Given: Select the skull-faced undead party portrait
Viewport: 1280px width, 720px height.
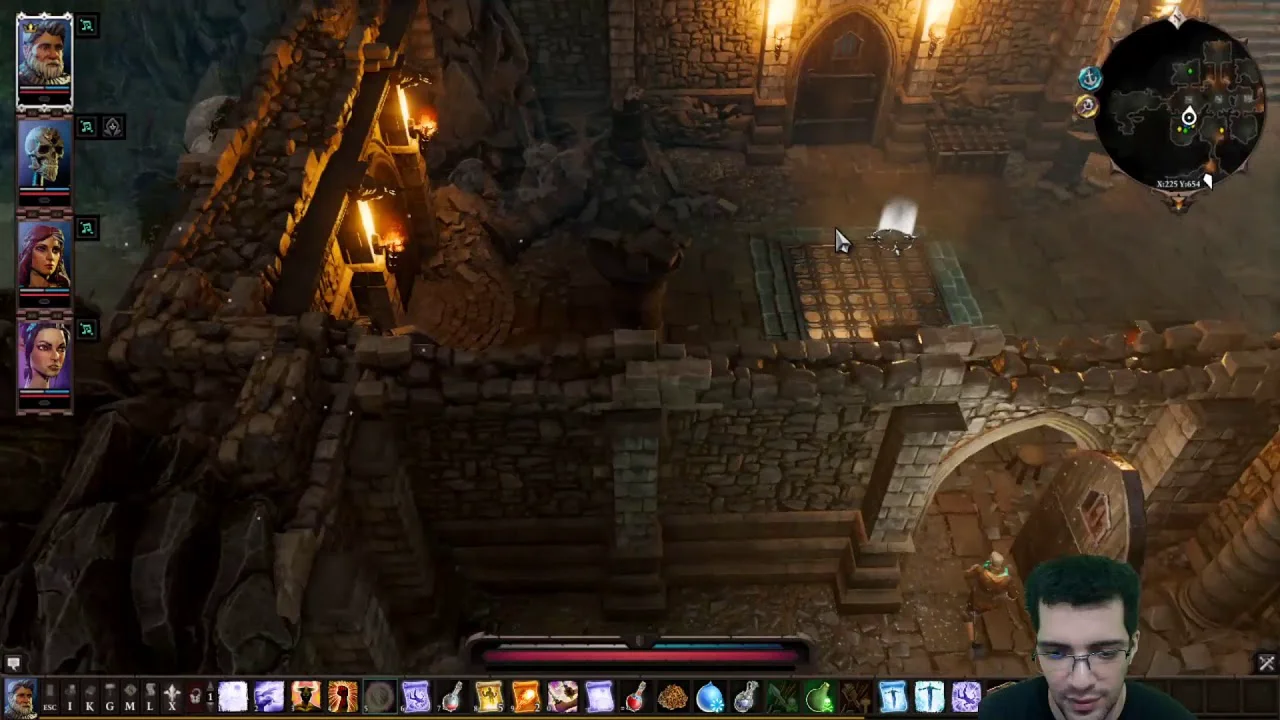Looking at the screenshot, I should tap(44, 158).
